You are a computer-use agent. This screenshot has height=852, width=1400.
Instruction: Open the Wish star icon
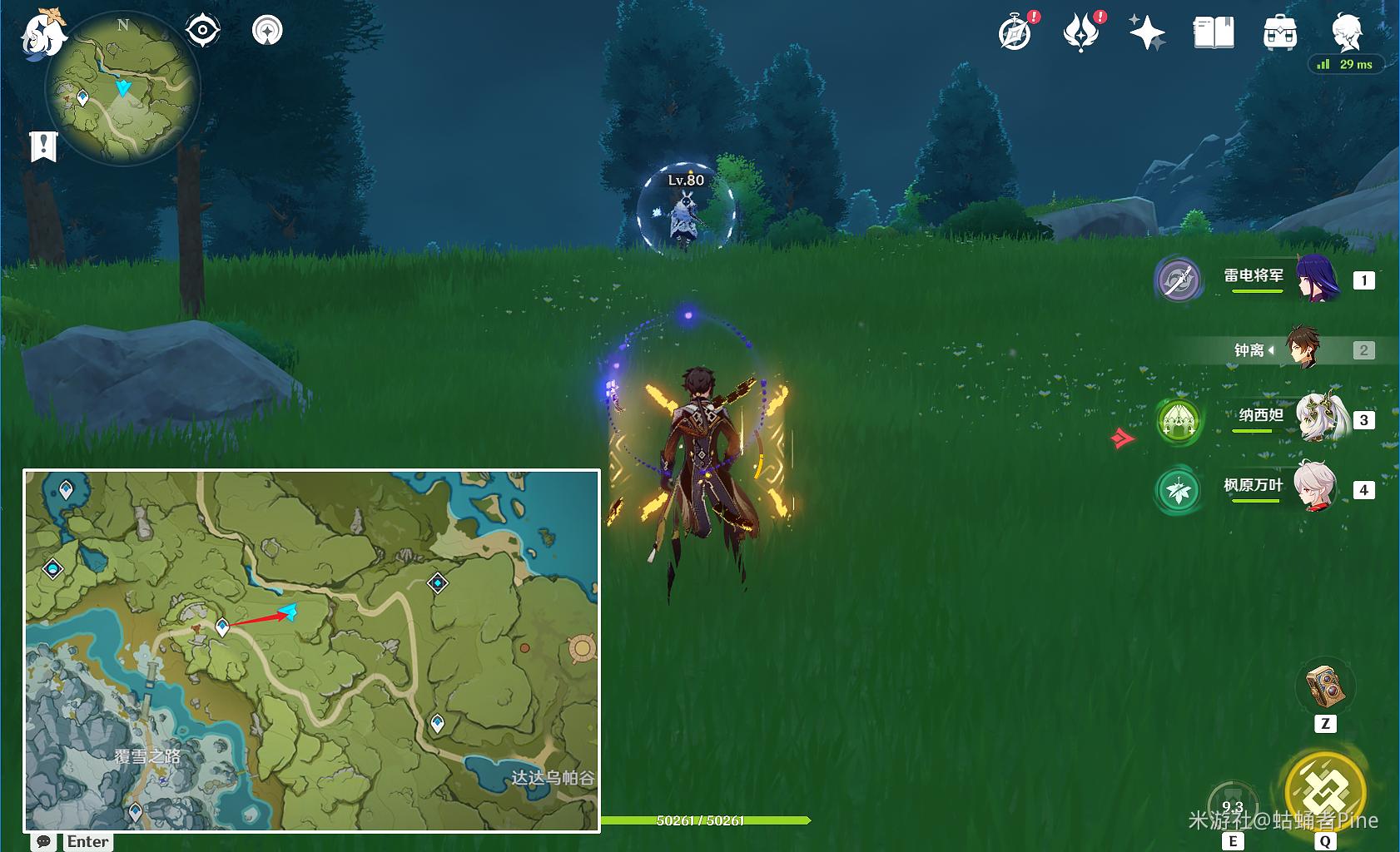point(1147,33)
